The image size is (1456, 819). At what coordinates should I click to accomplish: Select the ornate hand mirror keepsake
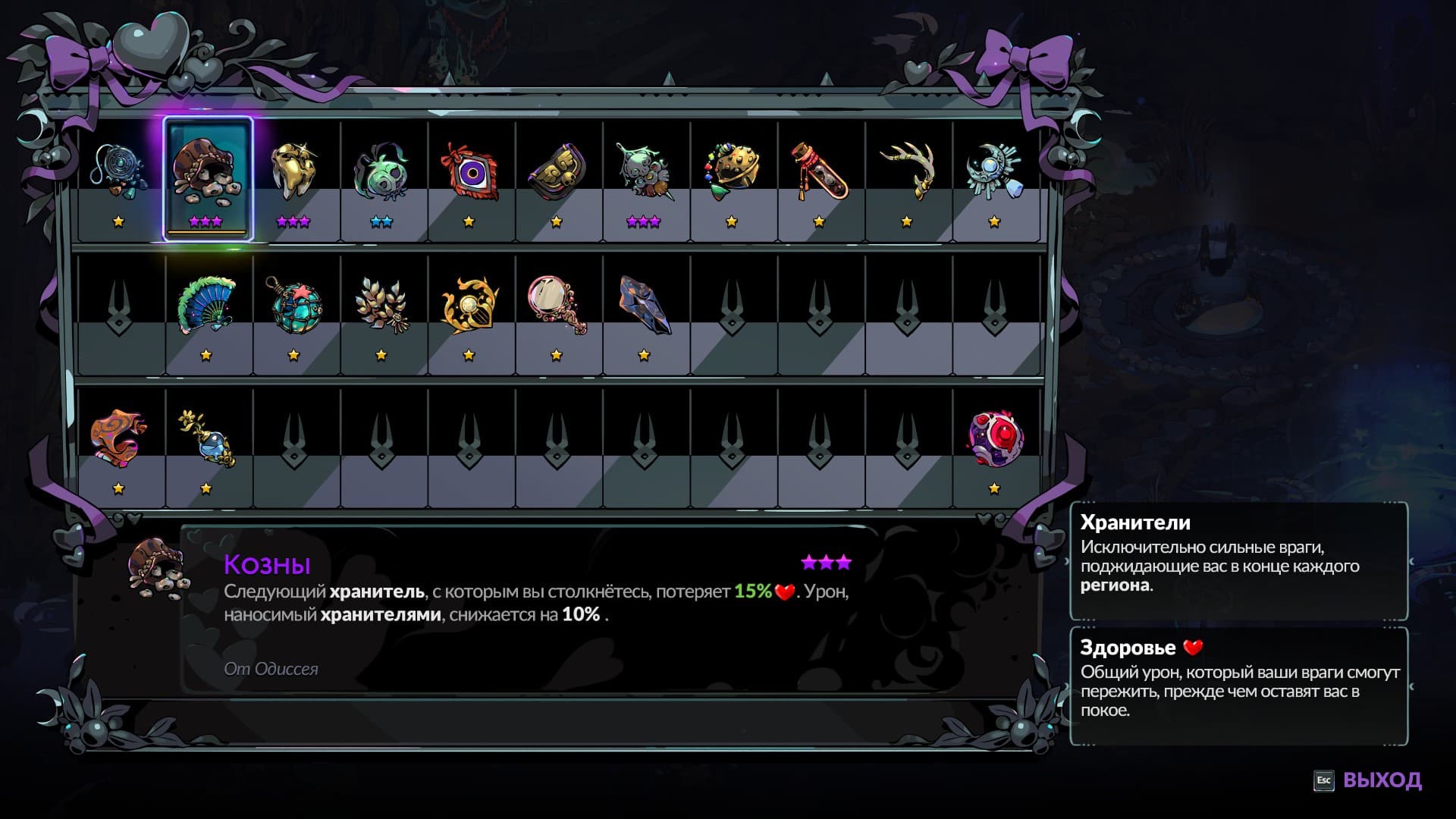click(555, 303)
